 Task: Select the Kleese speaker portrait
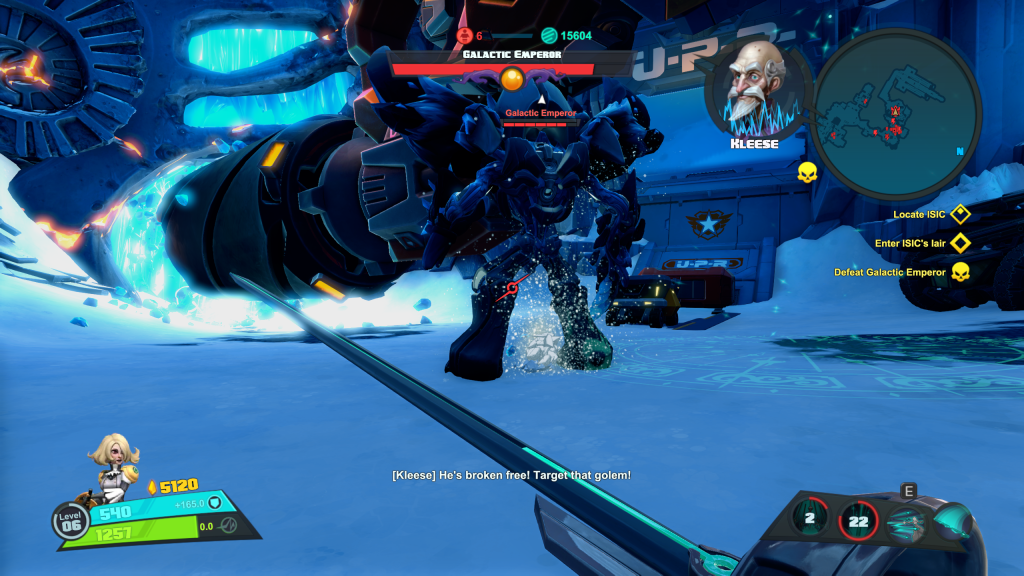coord(754,90)
